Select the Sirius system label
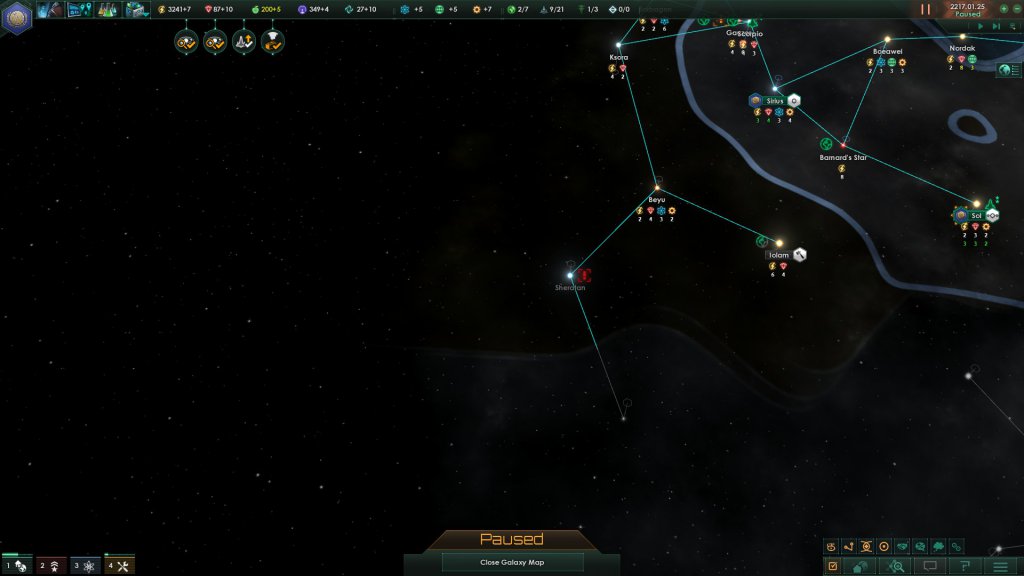This screenshot has height=576, width=1024. [x=774, y=101]
